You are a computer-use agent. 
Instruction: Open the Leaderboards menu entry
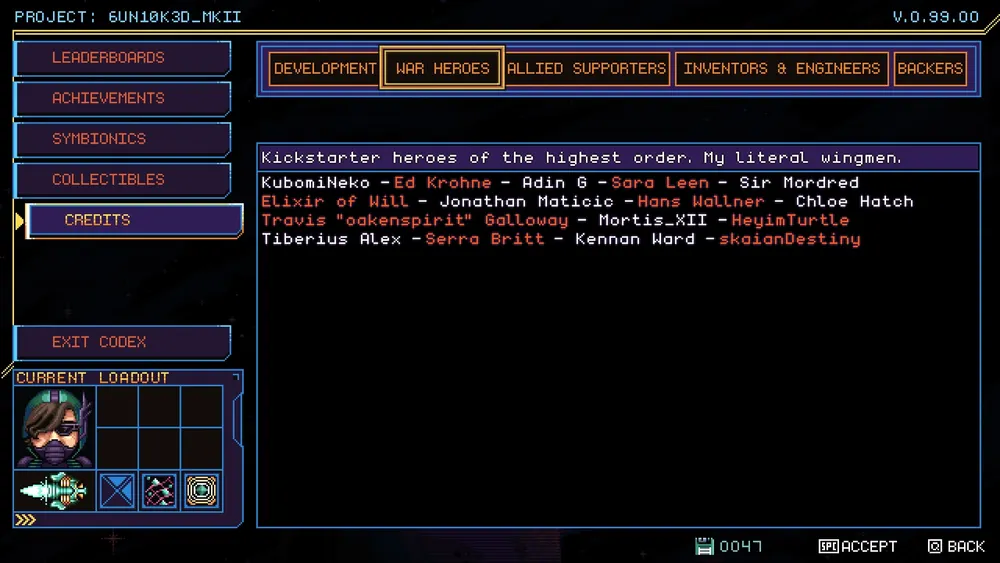pyautogui.click(x=121, y=58)
